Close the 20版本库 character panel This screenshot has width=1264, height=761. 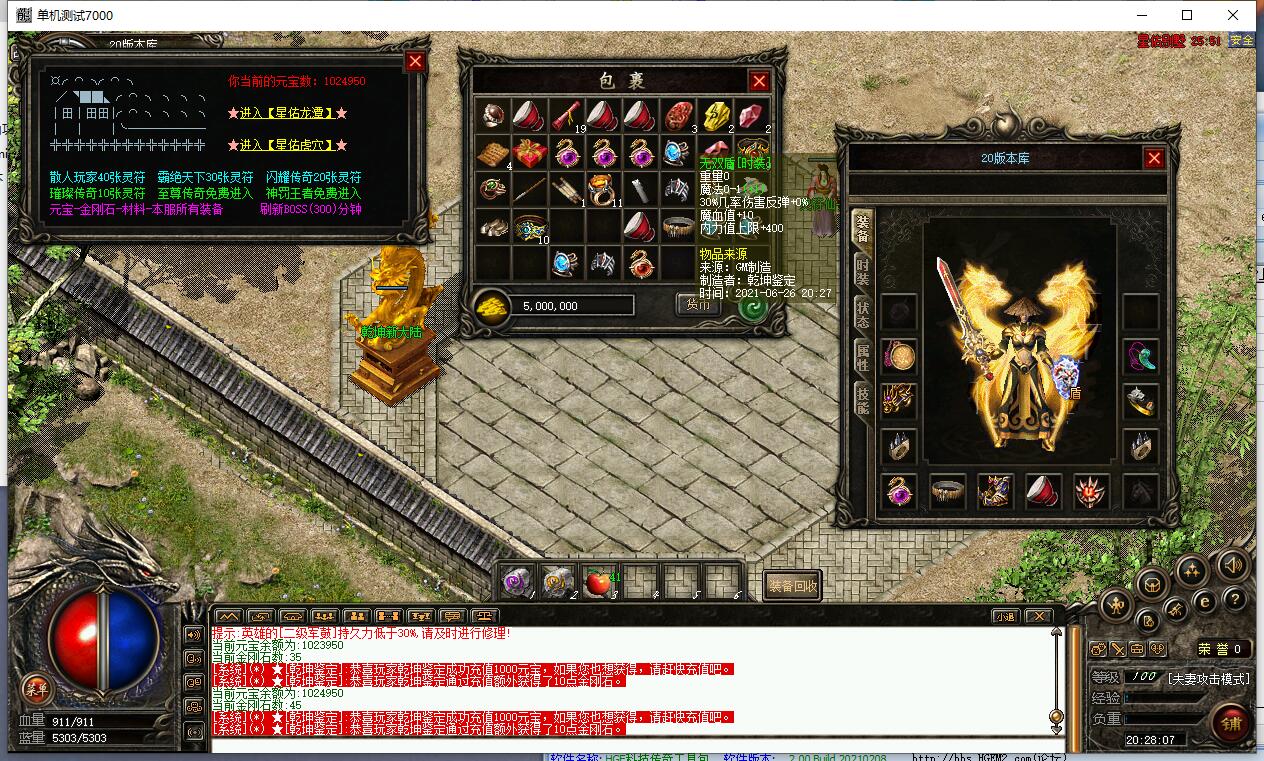(x=1154, y=158)
